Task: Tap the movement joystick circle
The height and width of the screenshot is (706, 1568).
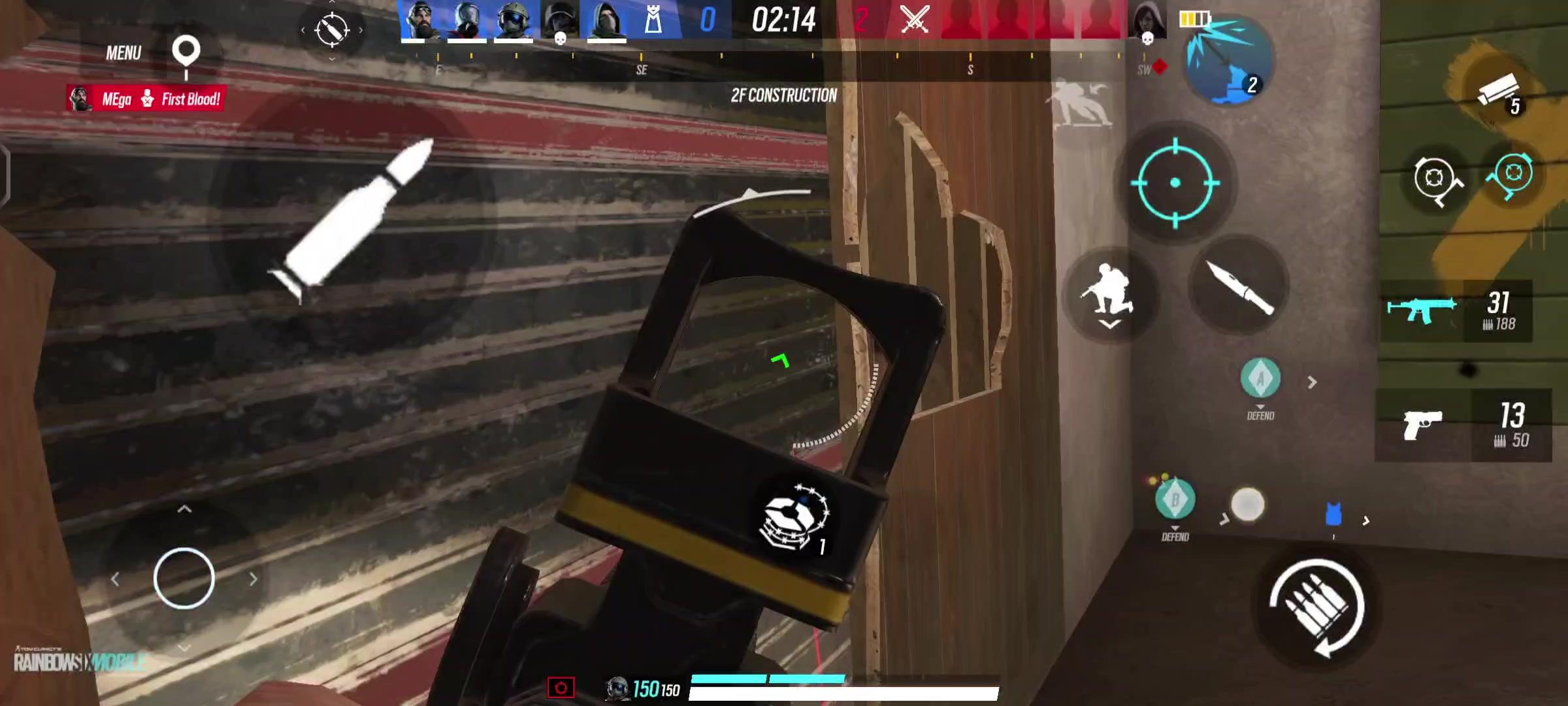Action: click(185, 575)
